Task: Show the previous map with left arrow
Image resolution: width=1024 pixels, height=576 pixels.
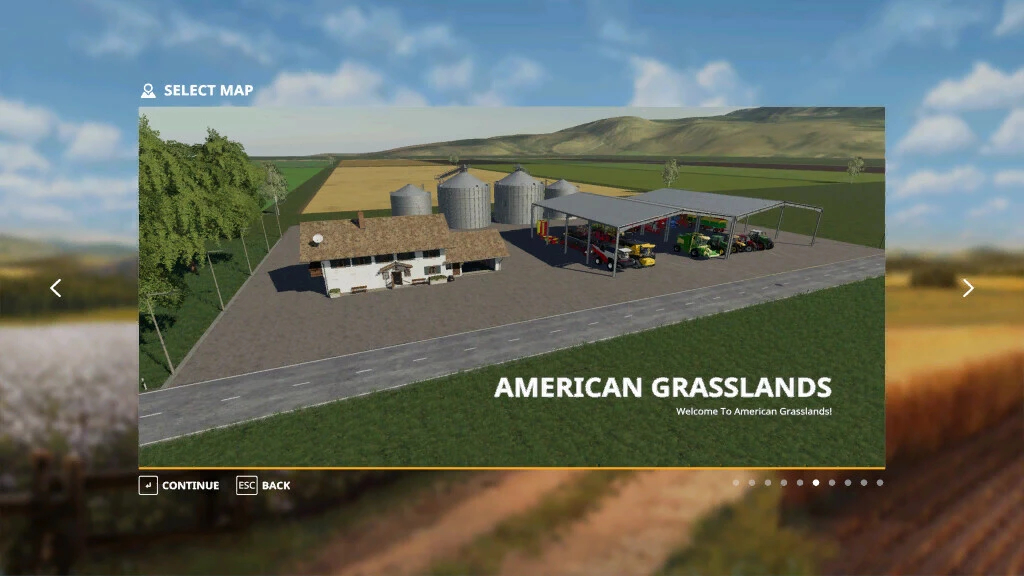Action: pos(56,288)
